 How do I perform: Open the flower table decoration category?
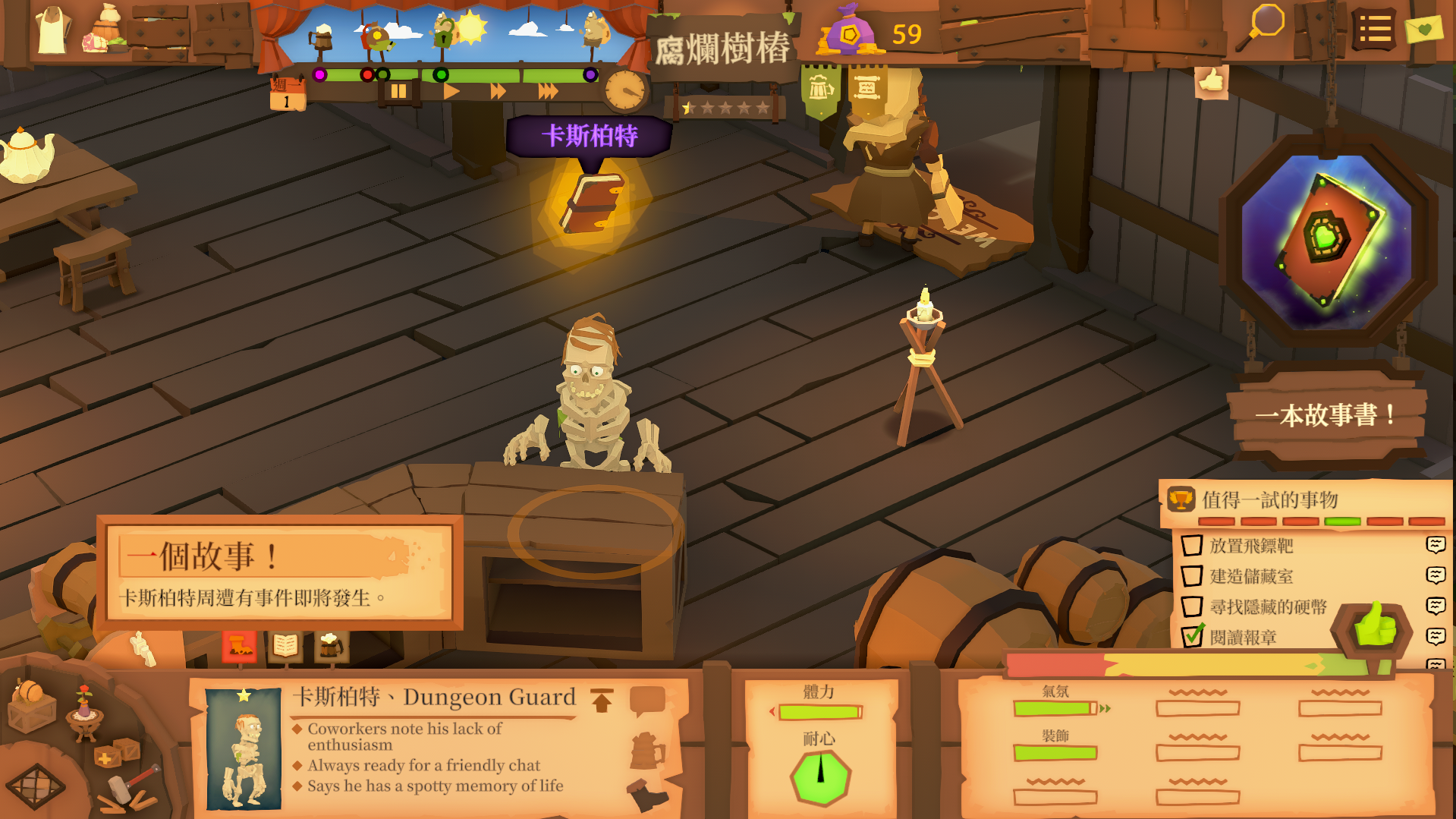coord(84,712)
